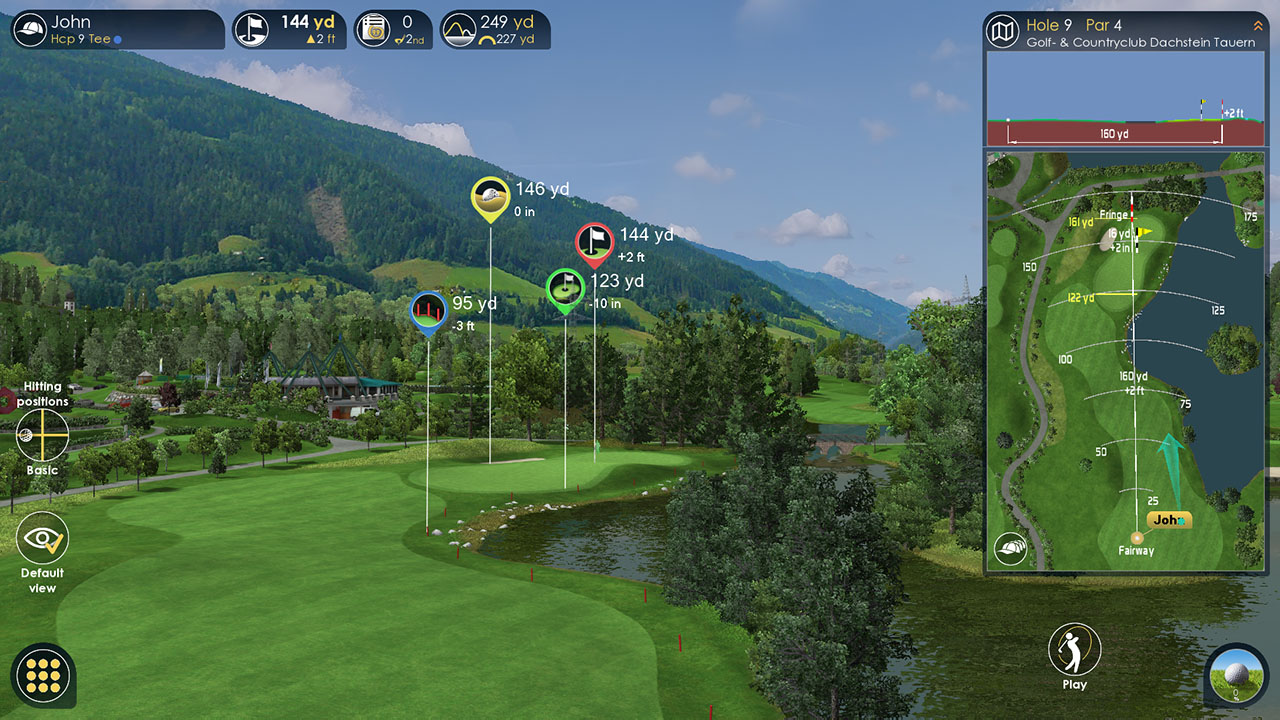Collapse the Hole 9 info panel
1280x720 pixels.
1257,26
